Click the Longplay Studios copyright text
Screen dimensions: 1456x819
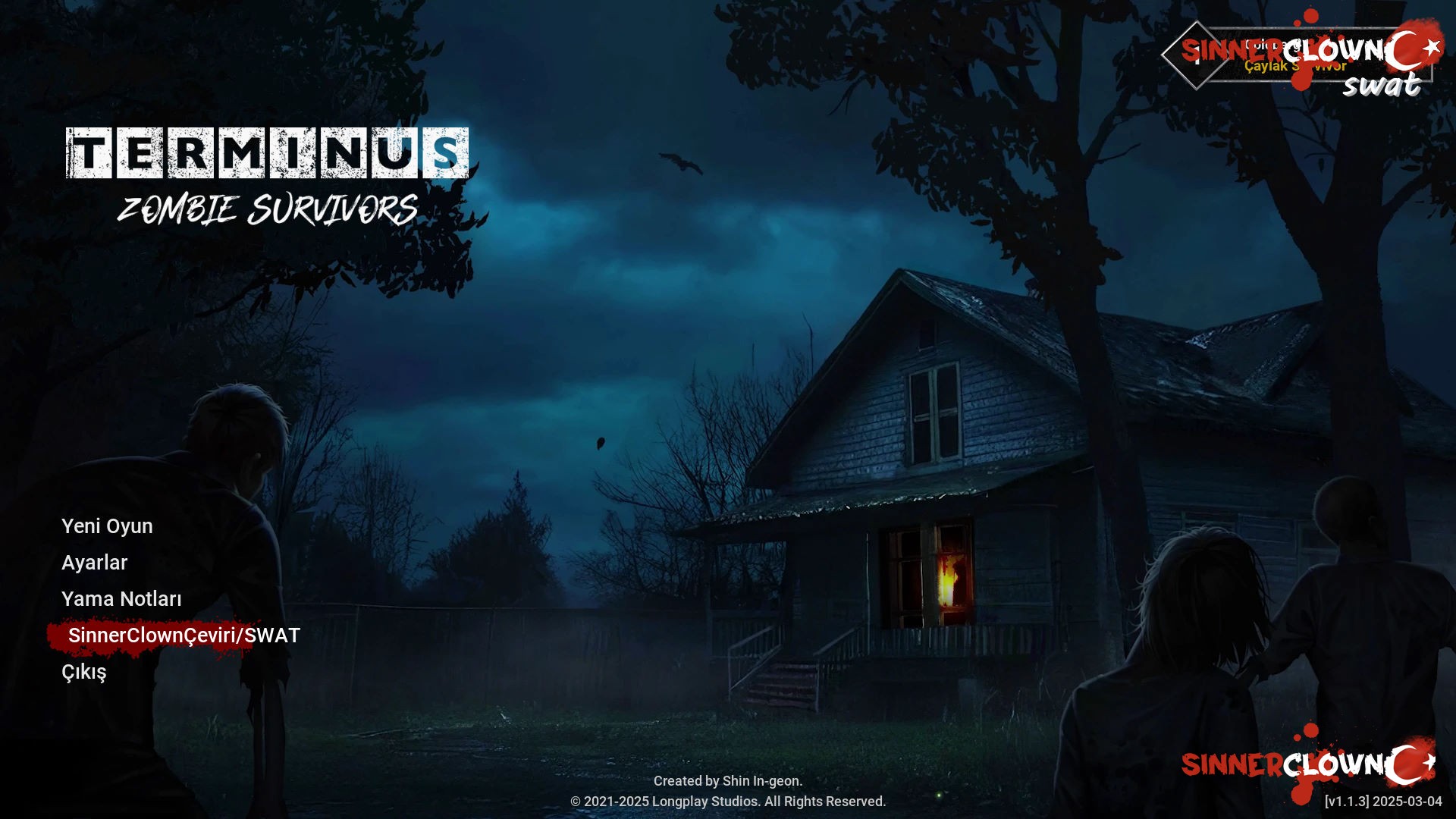tap(728, 801)
